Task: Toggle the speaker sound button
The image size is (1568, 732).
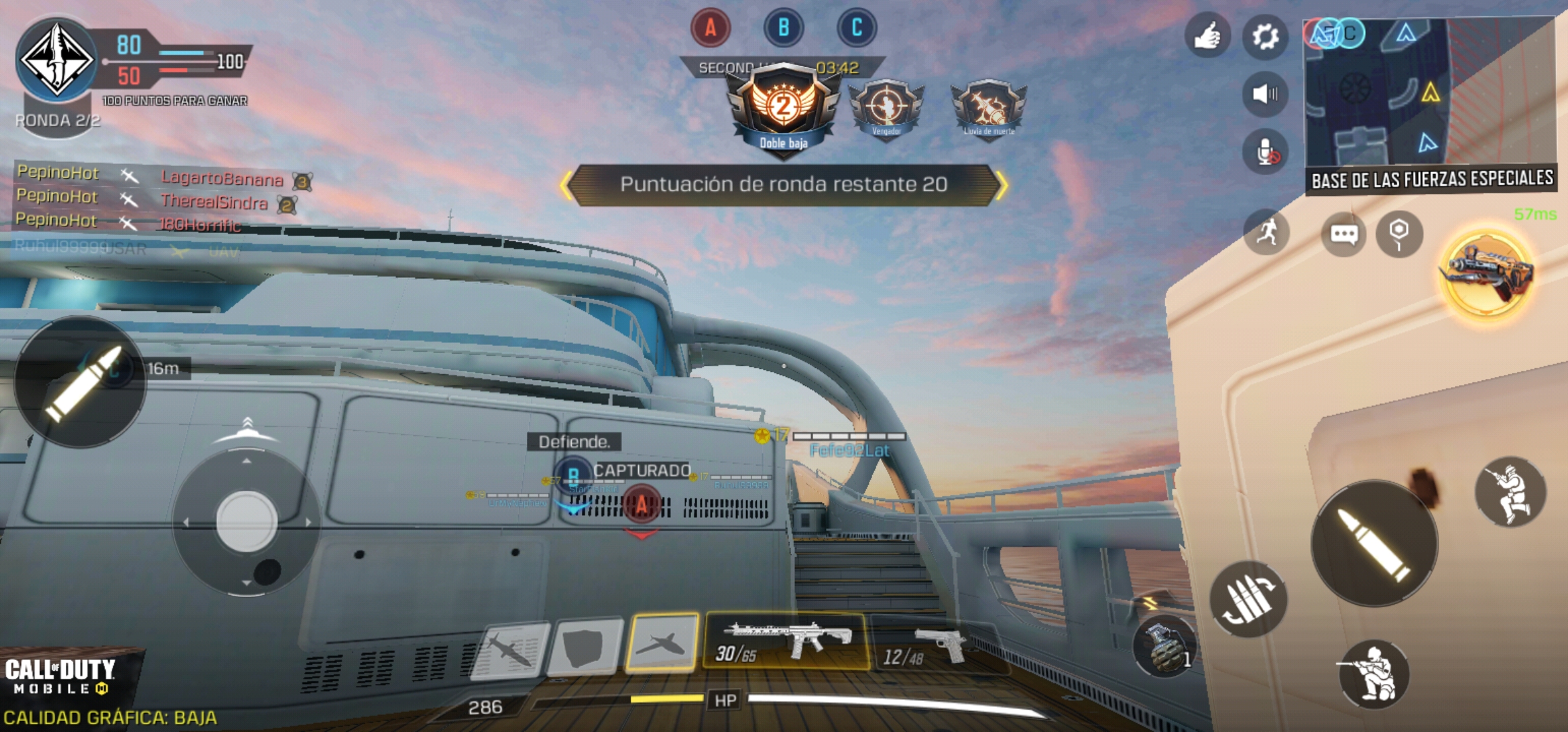Action: tap(1265, 94)
